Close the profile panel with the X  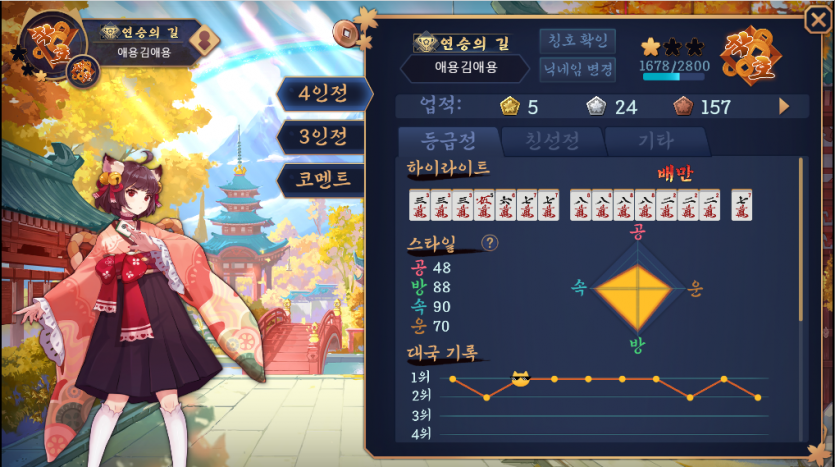[x=816, y=21]
